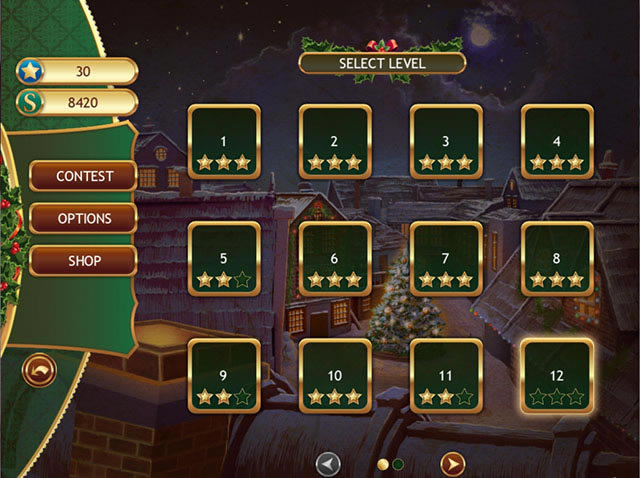Choose level 2 tile

tap(335, 141)
